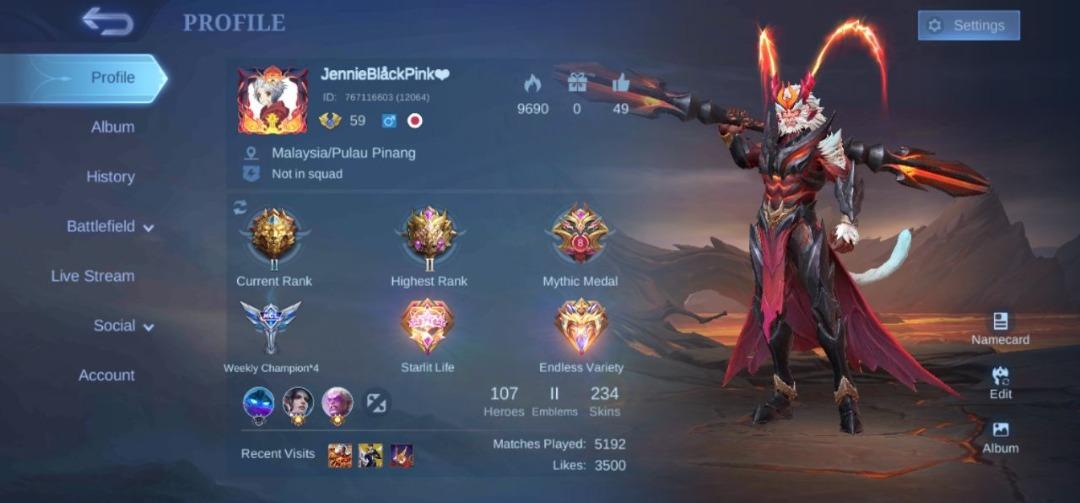1080x503 pixels.
Task: Open the Weekly Champion achievement
Action: point(271,327)
